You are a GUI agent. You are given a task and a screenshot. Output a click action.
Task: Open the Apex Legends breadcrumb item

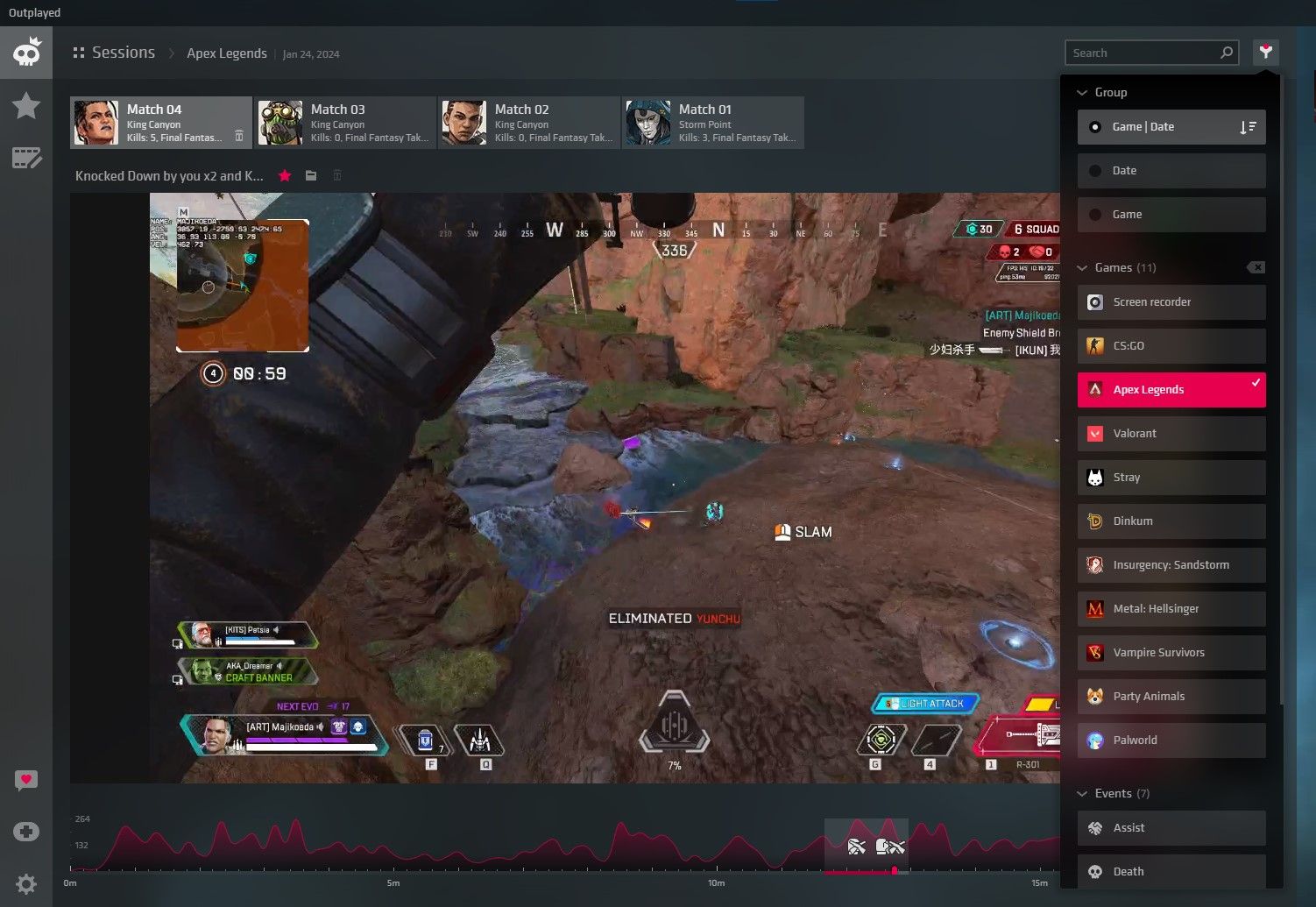(227, 53)
